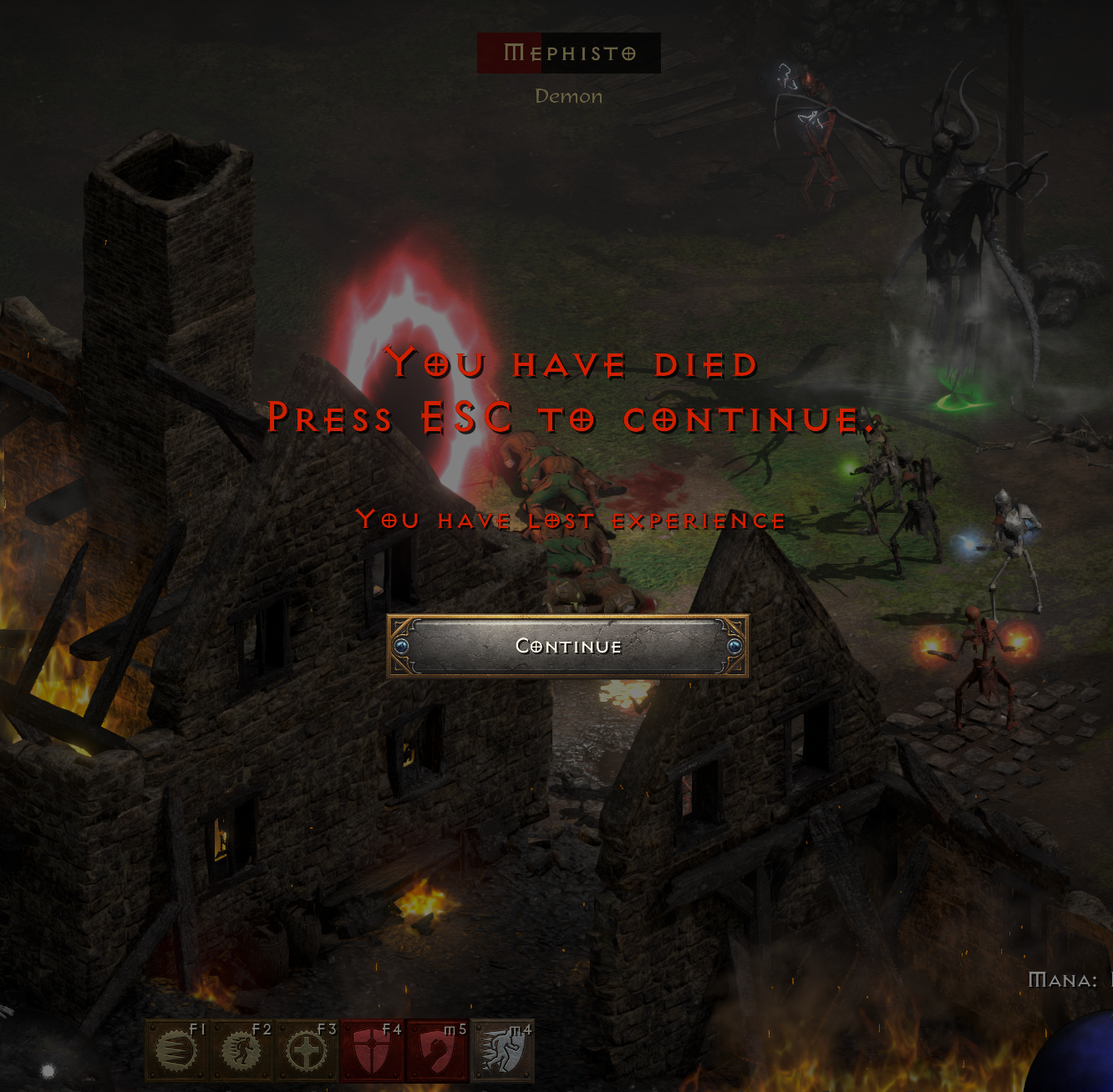Select the Smite skill on m5
The image size is (1113, 1092).
pos(434,1049)
